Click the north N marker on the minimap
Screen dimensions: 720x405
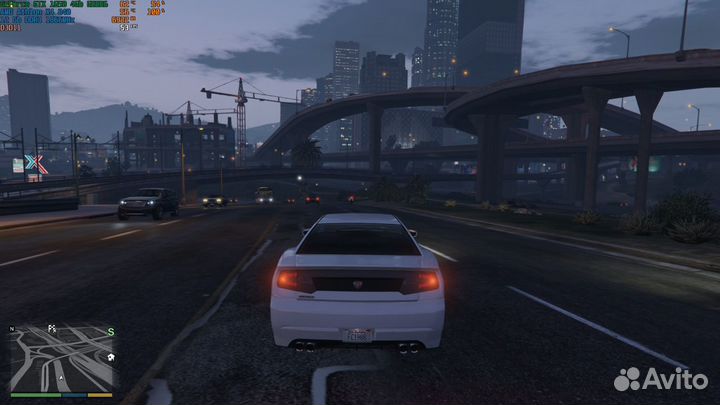tap(11, 329)
